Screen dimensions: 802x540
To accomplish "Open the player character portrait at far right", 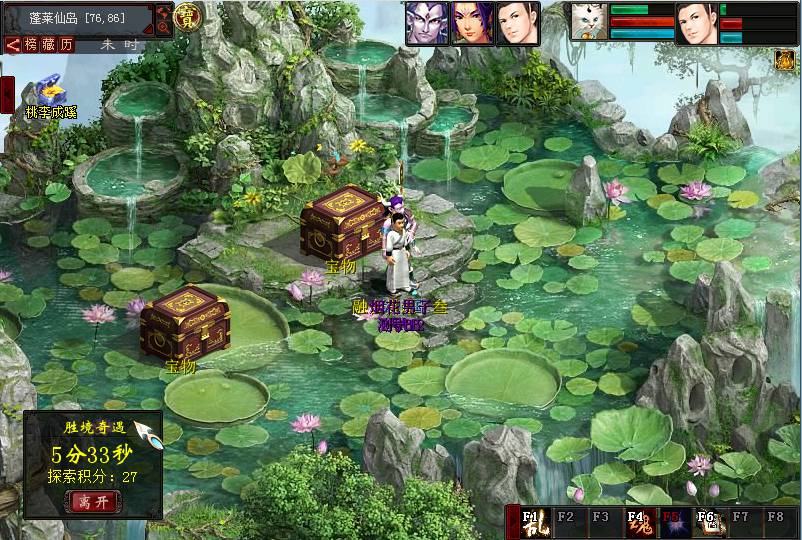I will pos(696,23).
